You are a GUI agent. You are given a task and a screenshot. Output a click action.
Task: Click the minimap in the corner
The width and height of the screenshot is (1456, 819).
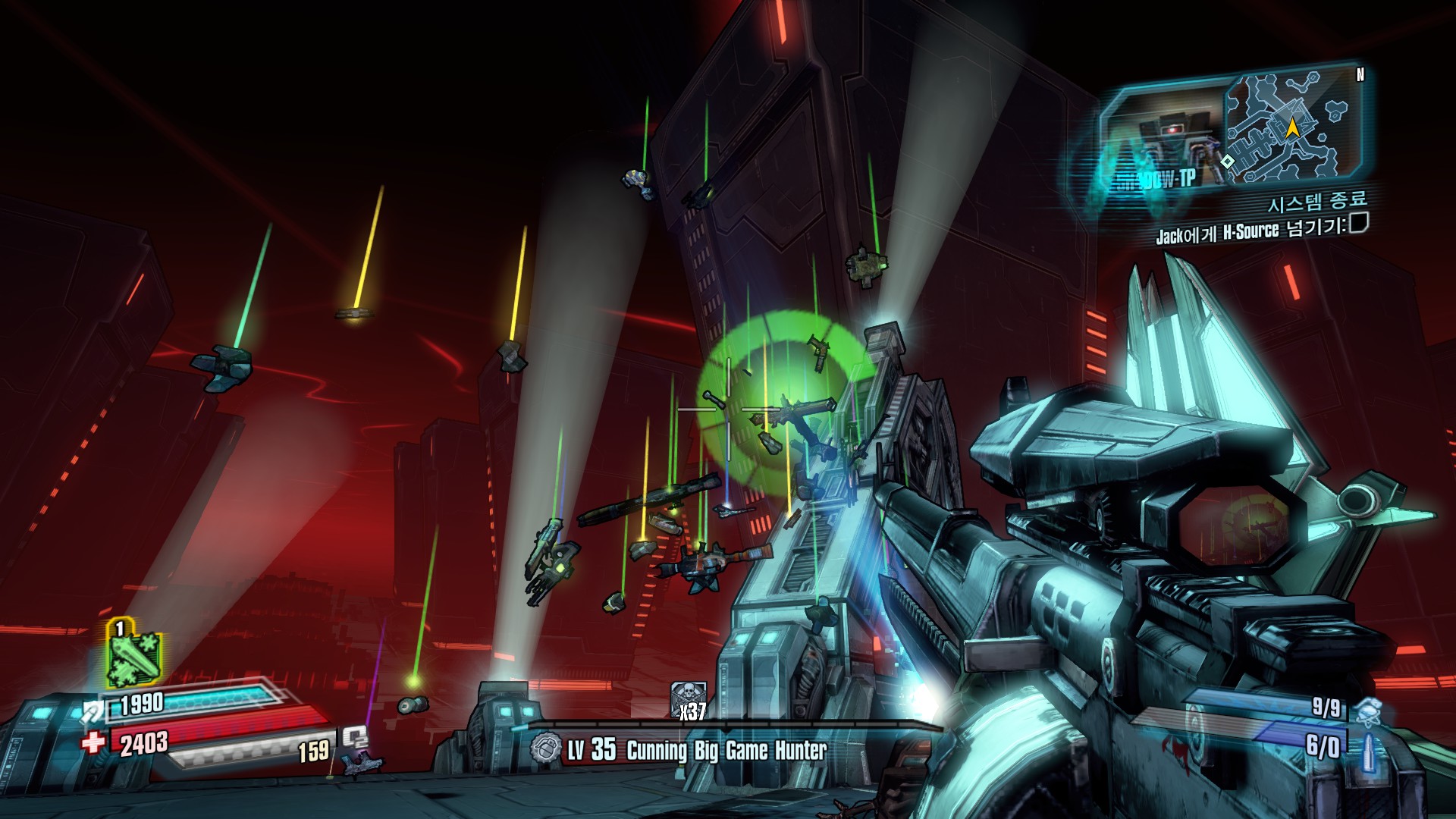point(1291,127)
